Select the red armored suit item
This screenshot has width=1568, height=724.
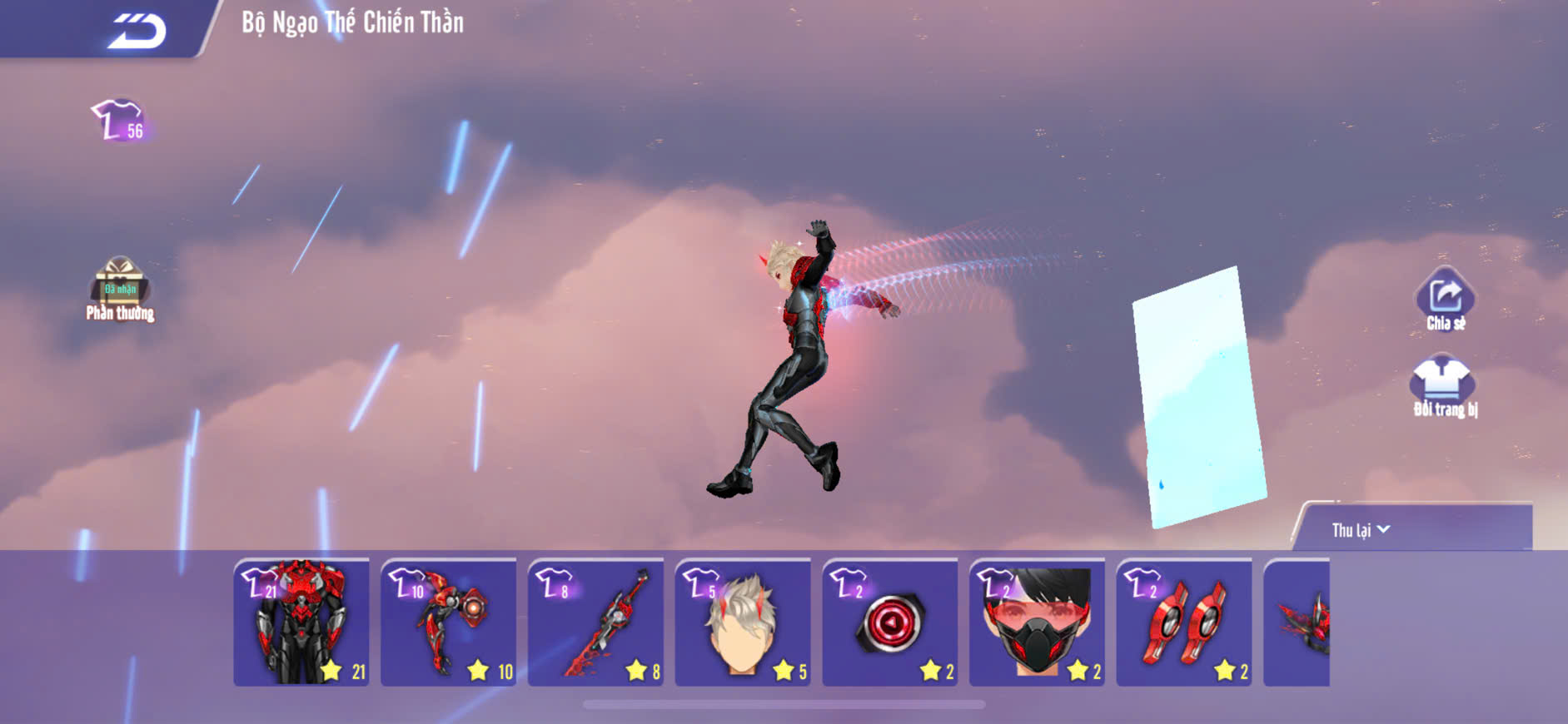point(301,622)
